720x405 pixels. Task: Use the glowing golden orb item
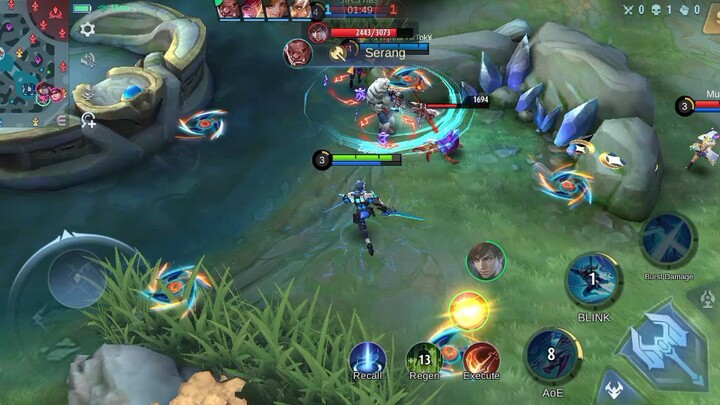coord(468,310)
